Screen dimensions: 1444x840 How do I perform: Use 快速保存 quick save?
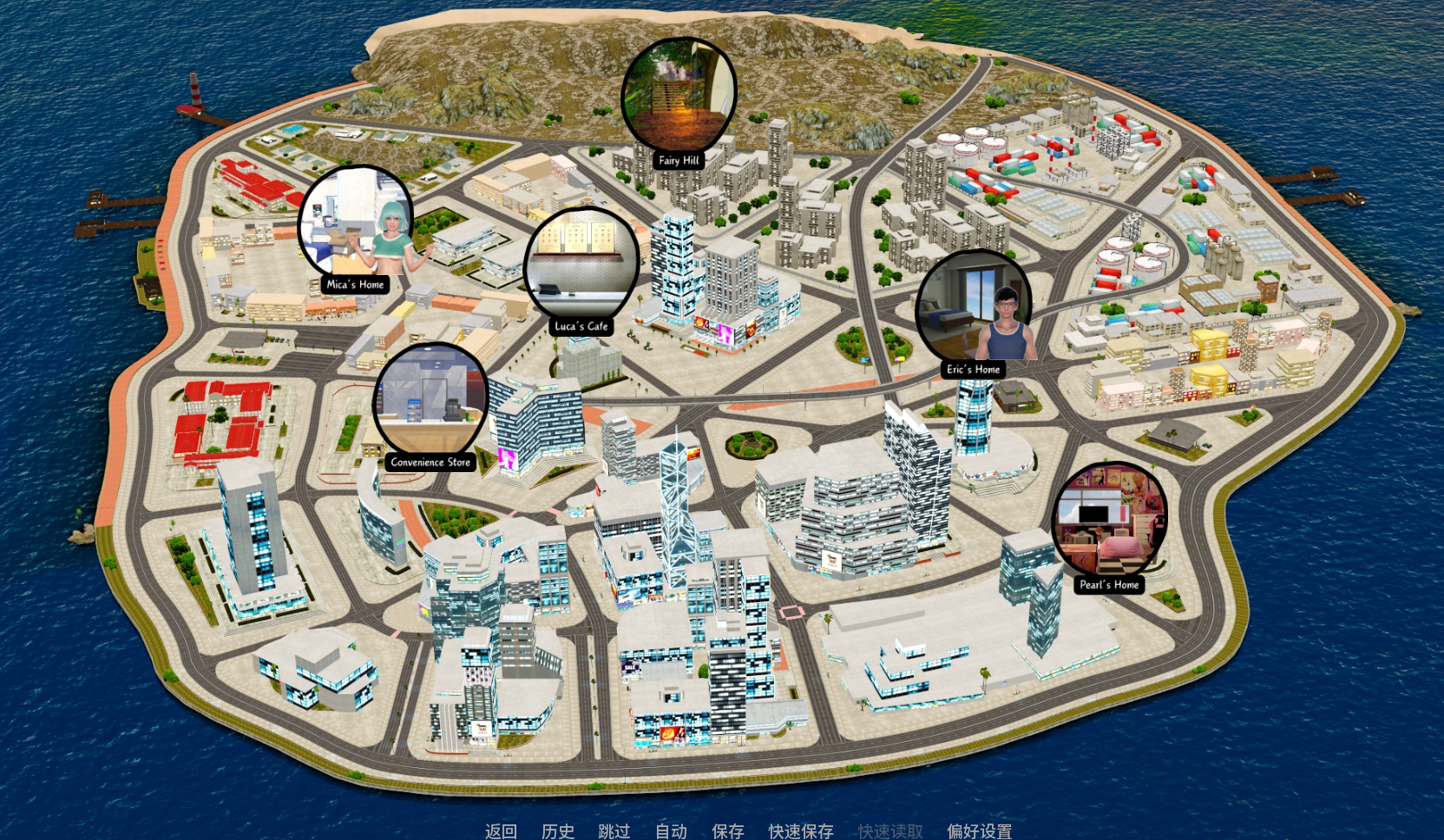tap(800, 830)
